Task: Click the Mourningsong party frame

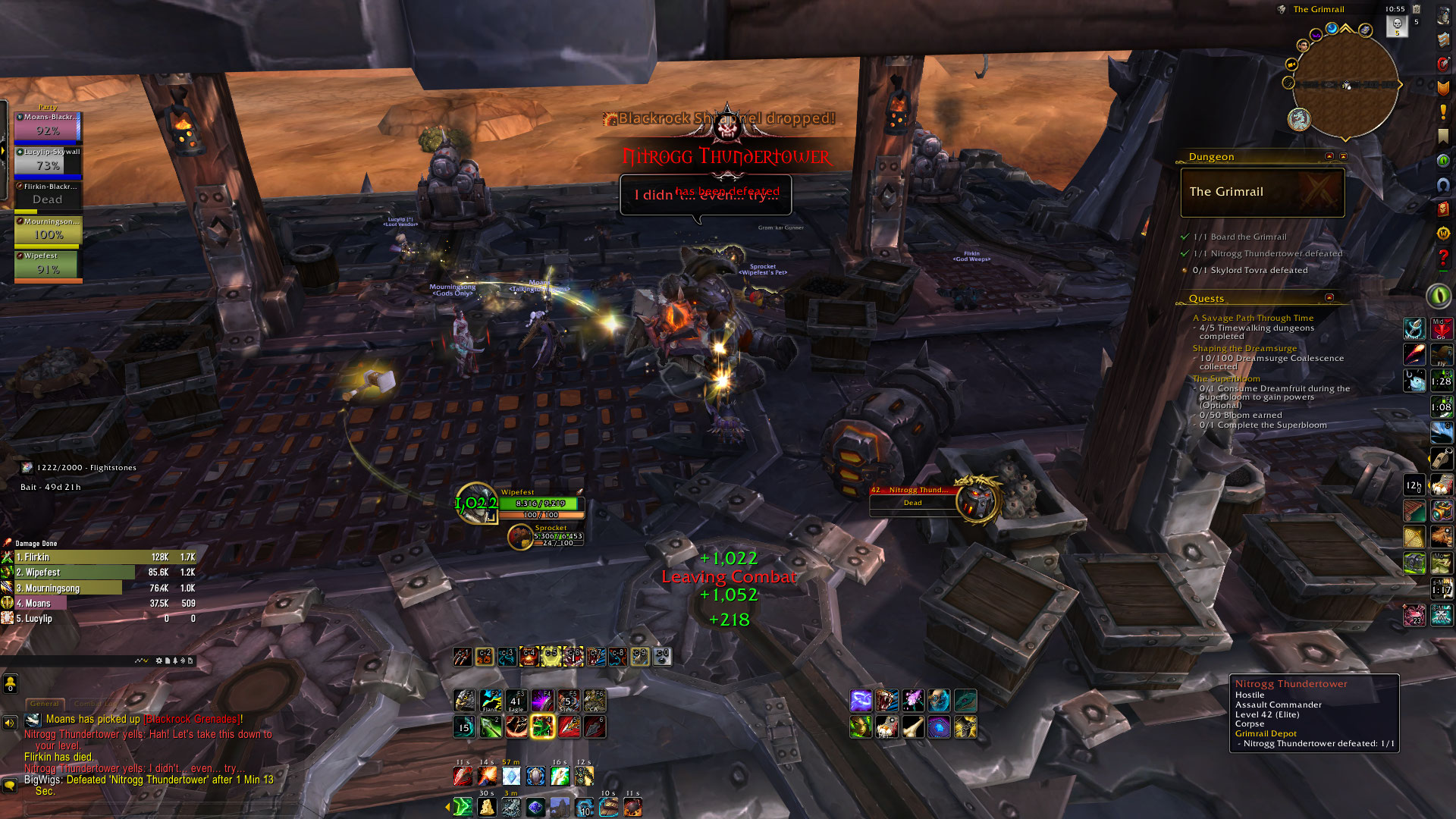Action: (x=48, y=231)
